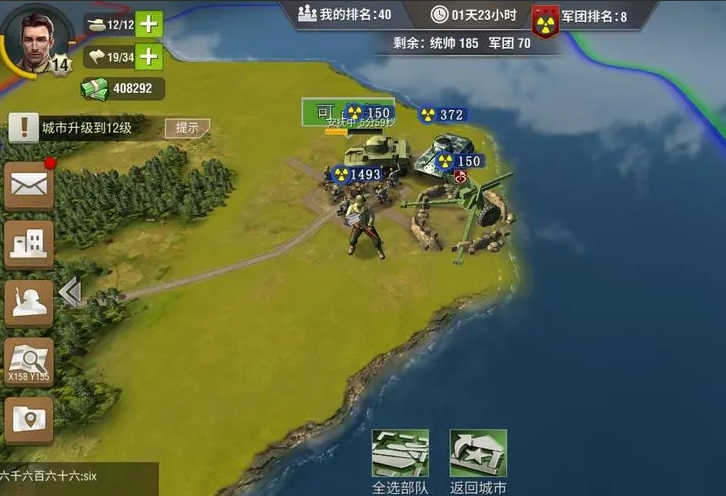Open the coordinate search map icon
Viewport: 726px width, 496px height.
tap(28, 361)
